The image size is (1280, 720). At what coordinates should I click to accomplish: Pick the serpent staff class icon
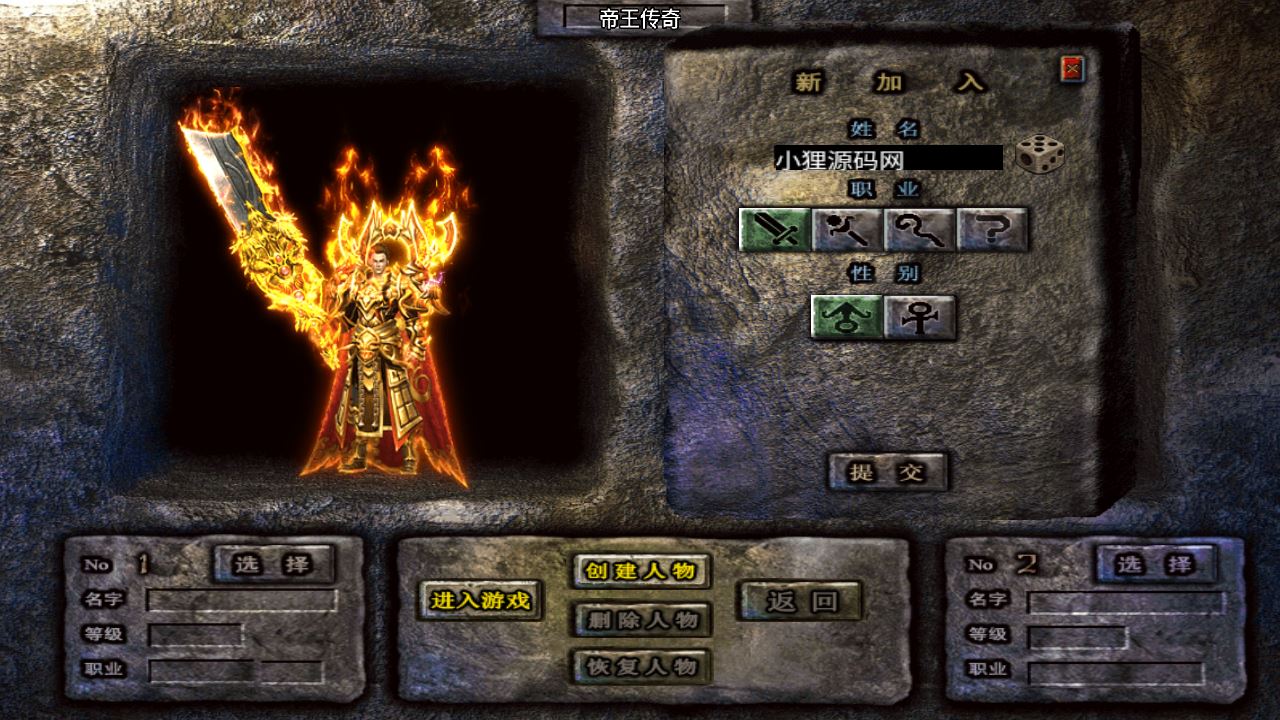(920, 230)
